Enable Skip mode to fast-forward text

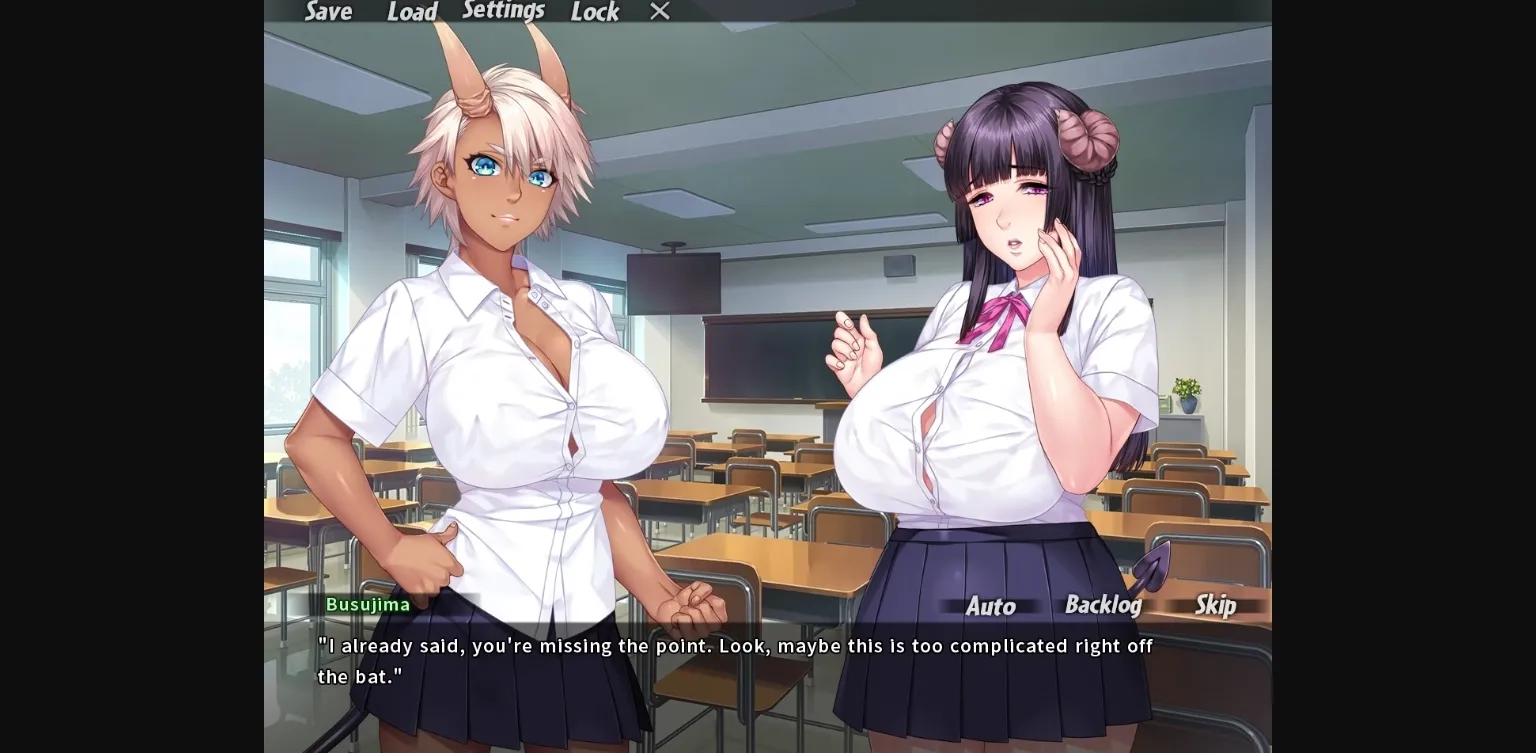[x=1215, y=605]
